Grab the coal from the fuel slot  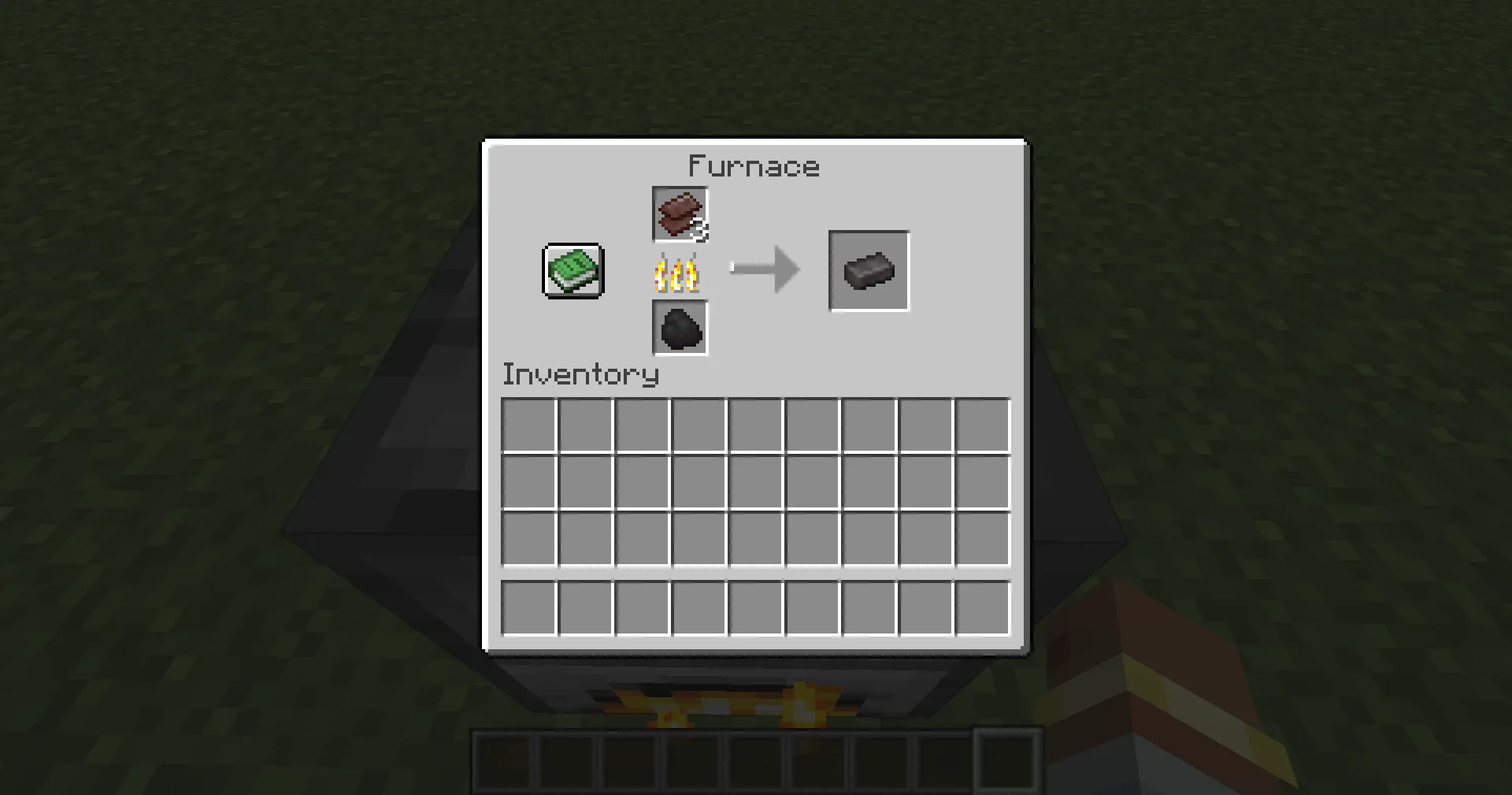tap(680, 329)
